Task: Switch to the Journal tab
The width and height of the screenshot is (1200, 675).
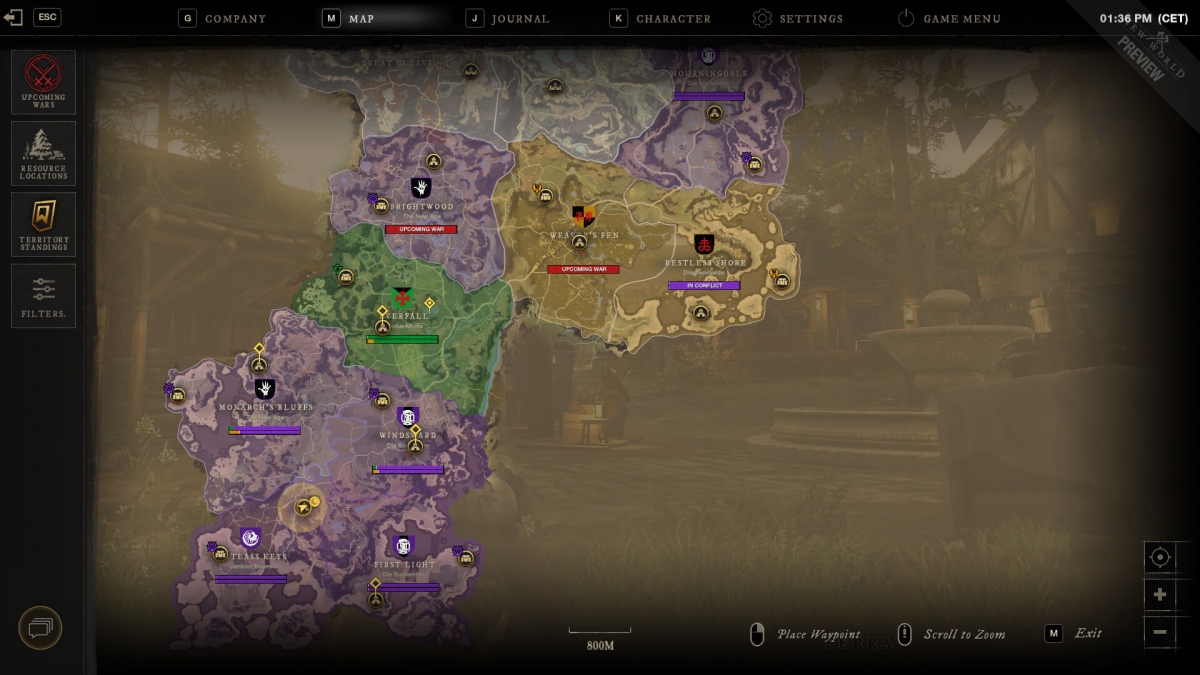Action: tap(509, 18)
